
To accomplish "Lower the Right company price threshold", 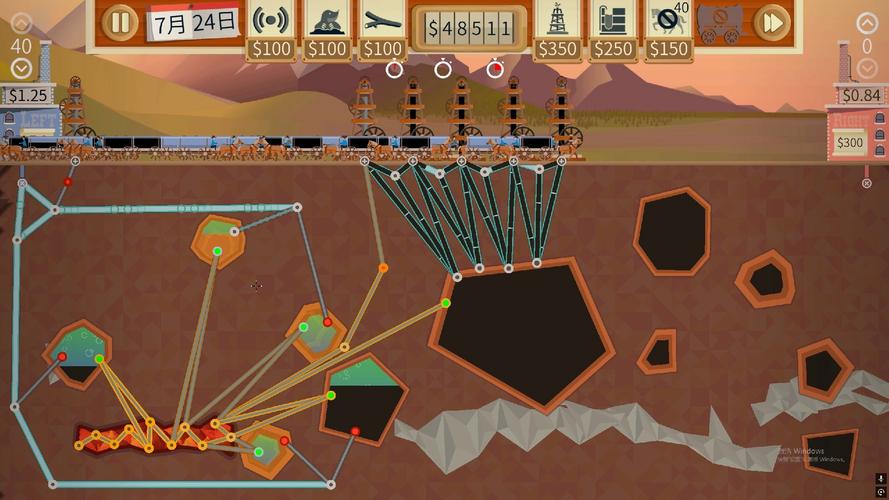I will (x=867, y=68).
